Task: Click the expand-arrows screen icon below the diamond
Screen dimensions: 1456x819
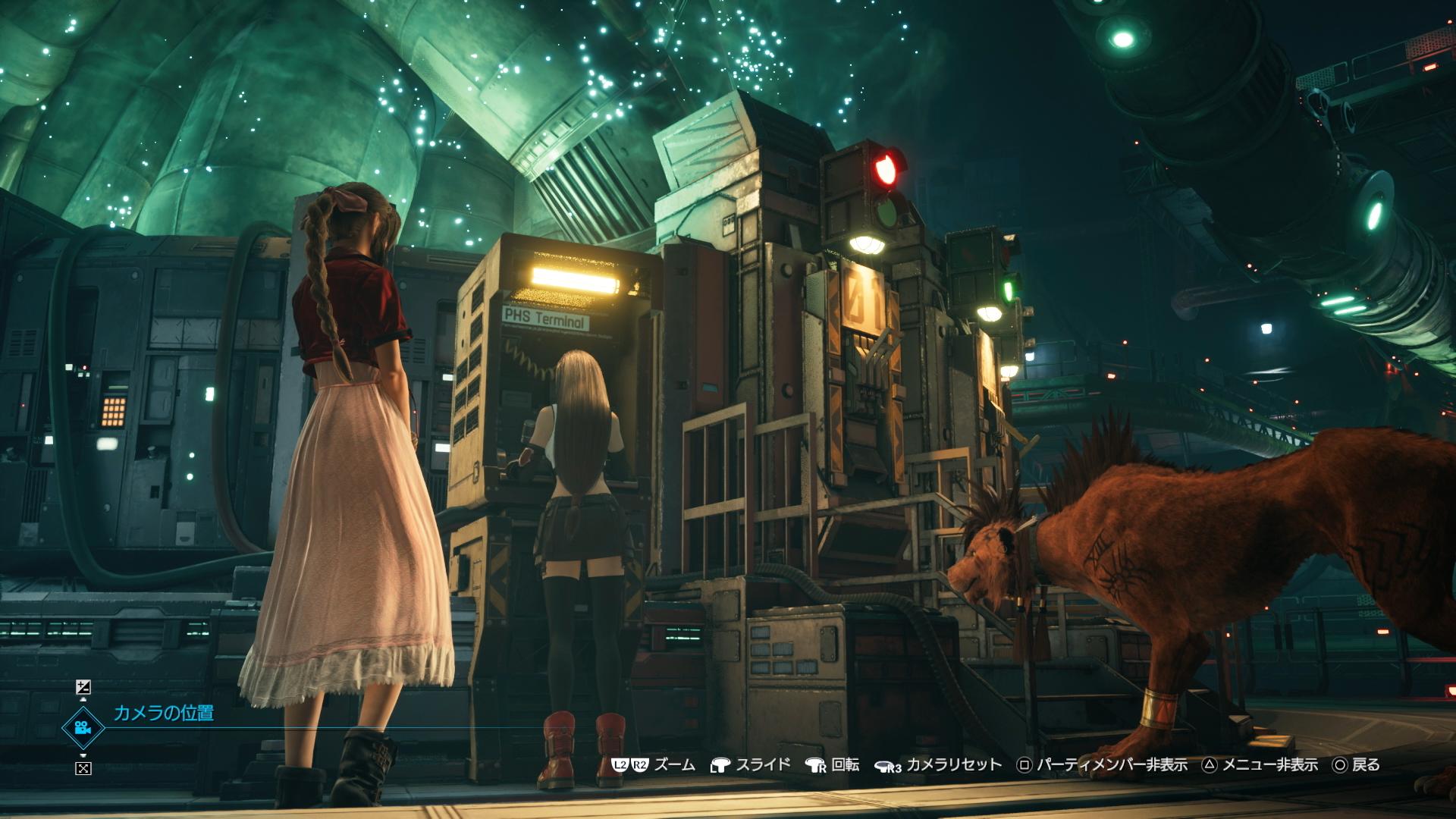Action: click(83, 768)
